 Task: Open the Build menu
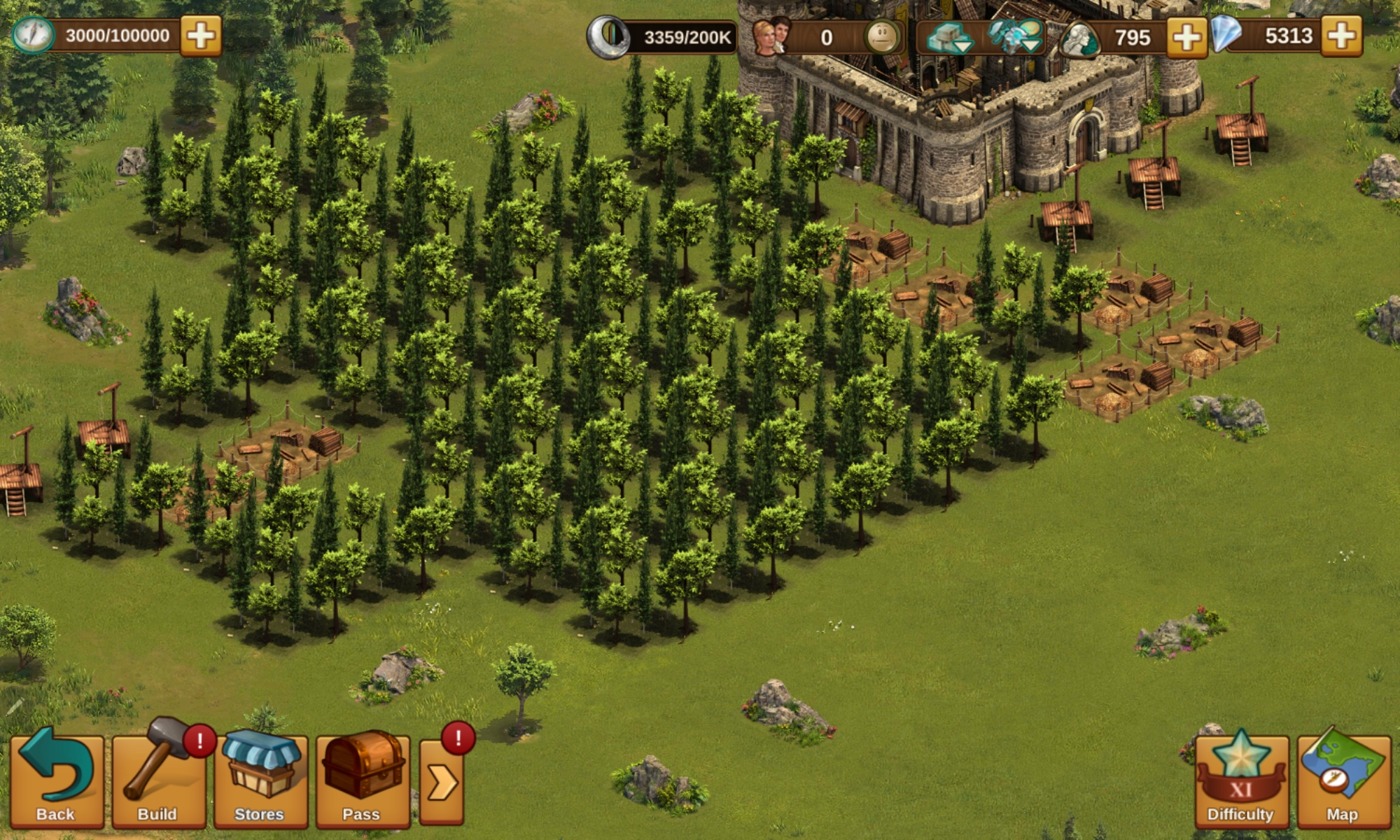pos(158,780)
